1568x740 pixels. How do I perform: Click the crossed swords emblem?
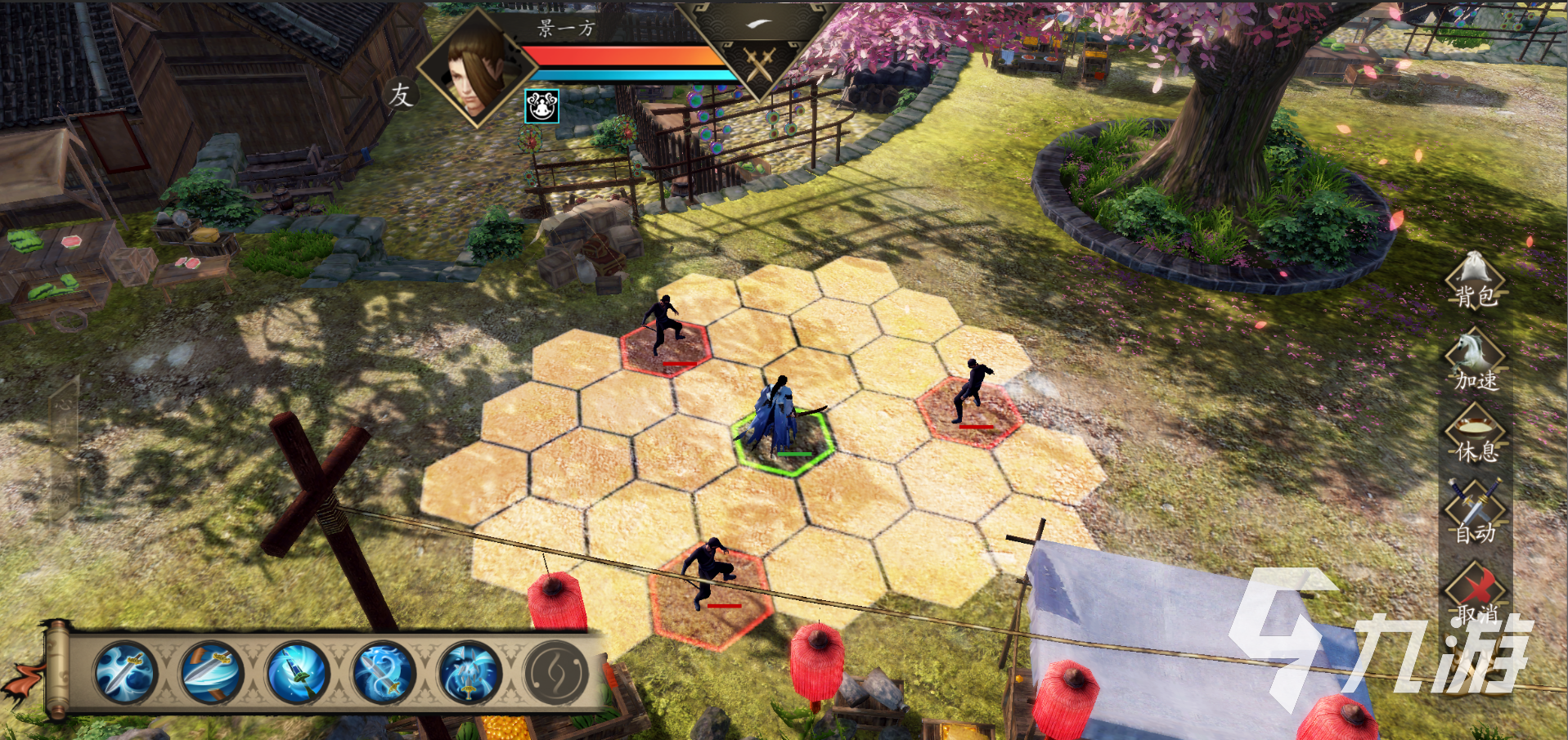[x=759, y=64]
